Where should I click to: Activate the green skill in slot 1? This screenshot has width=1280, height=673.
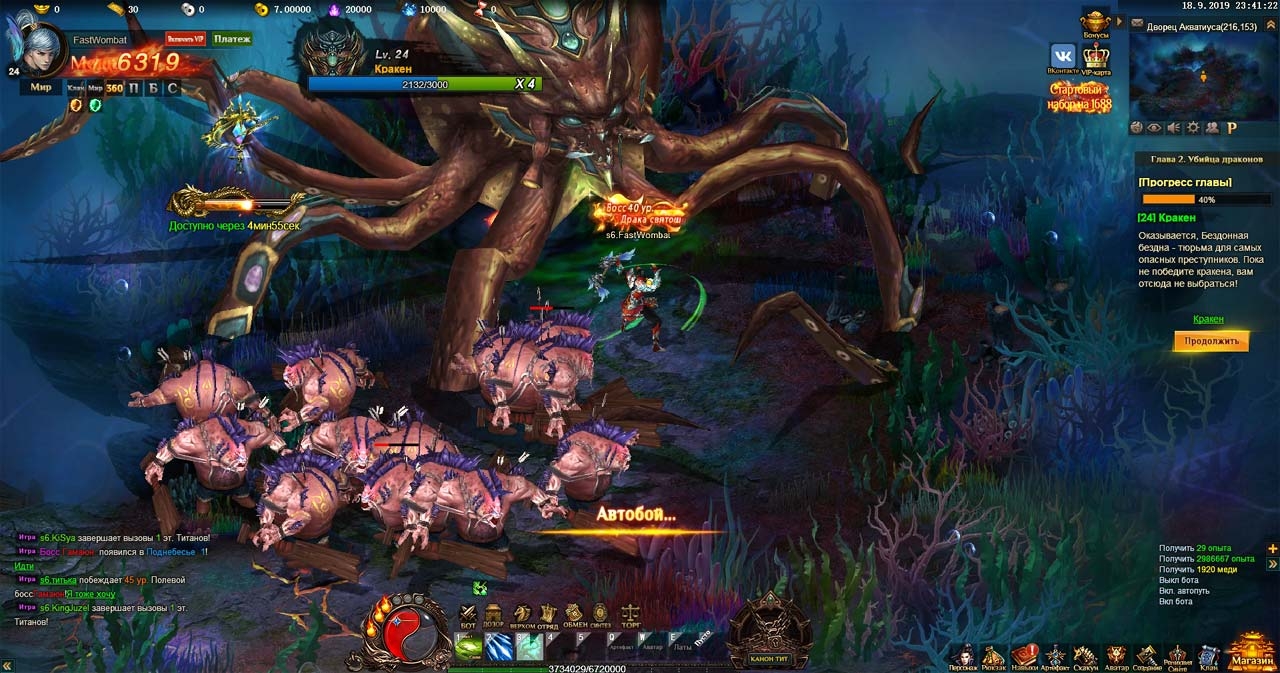coord(468,647)
